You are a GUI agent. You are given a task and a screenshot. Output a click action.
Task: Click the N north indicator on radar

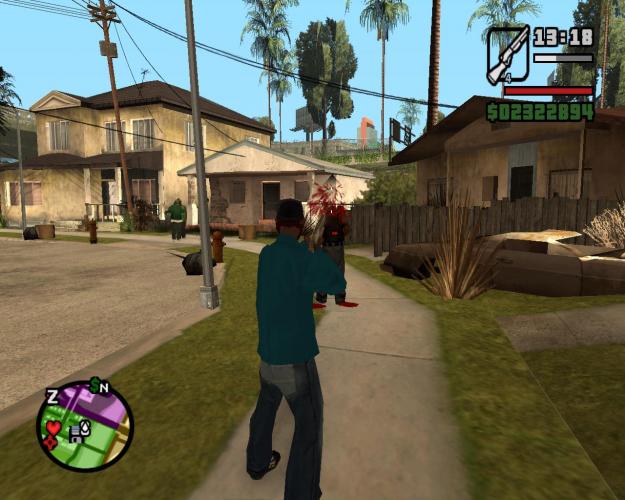coord(104,387)
